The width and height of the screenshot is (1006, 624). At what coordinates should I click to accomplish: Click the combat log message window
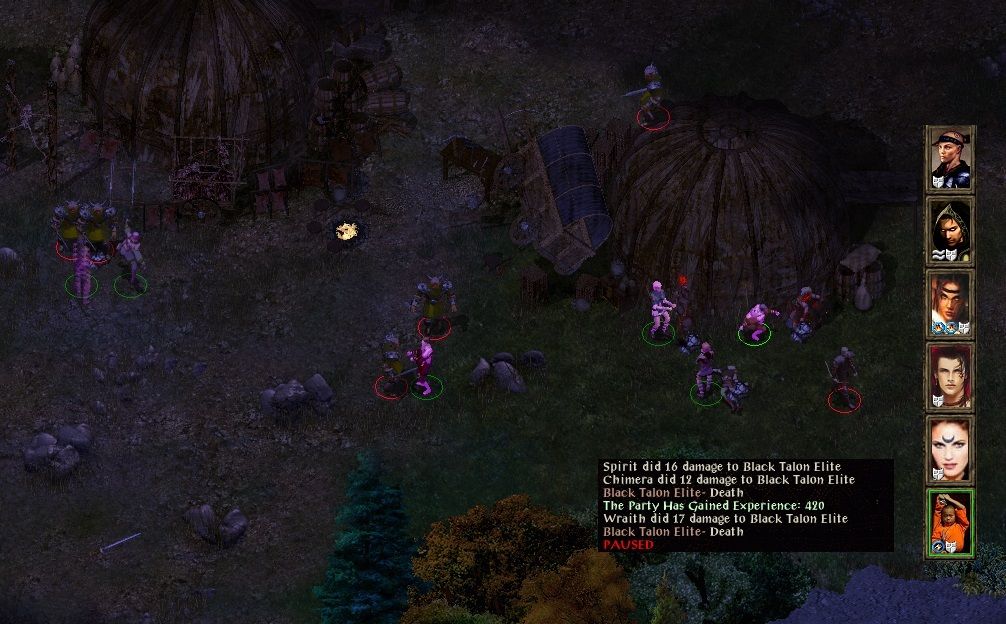coord(745,505)
